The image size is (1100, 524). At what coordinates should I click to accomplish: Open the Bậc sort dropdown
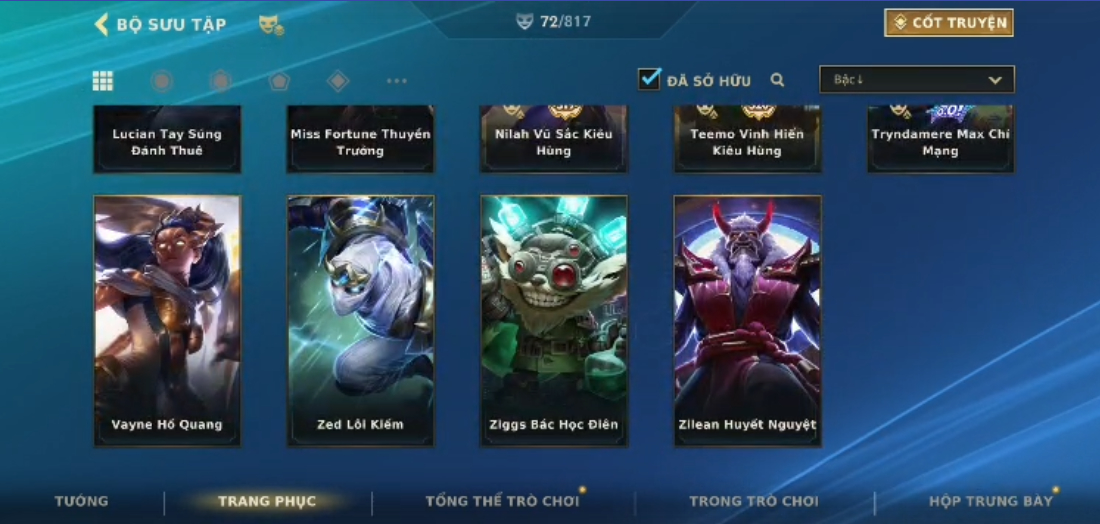coord(916,80)
